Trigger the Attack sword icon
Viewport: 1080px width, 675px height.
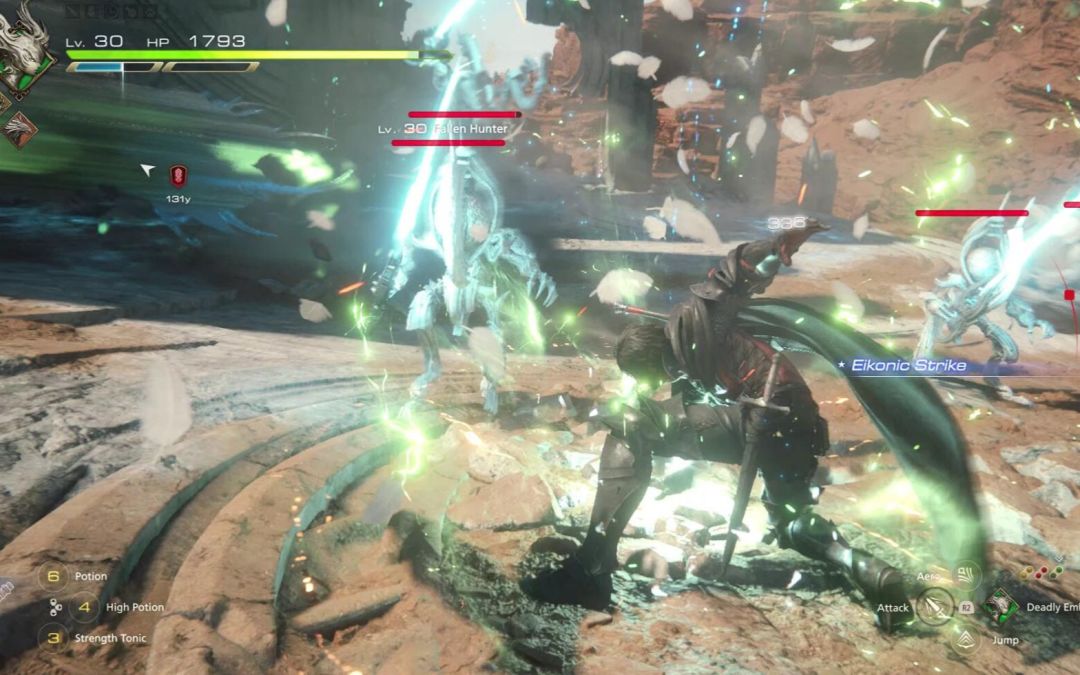(936, 607)
